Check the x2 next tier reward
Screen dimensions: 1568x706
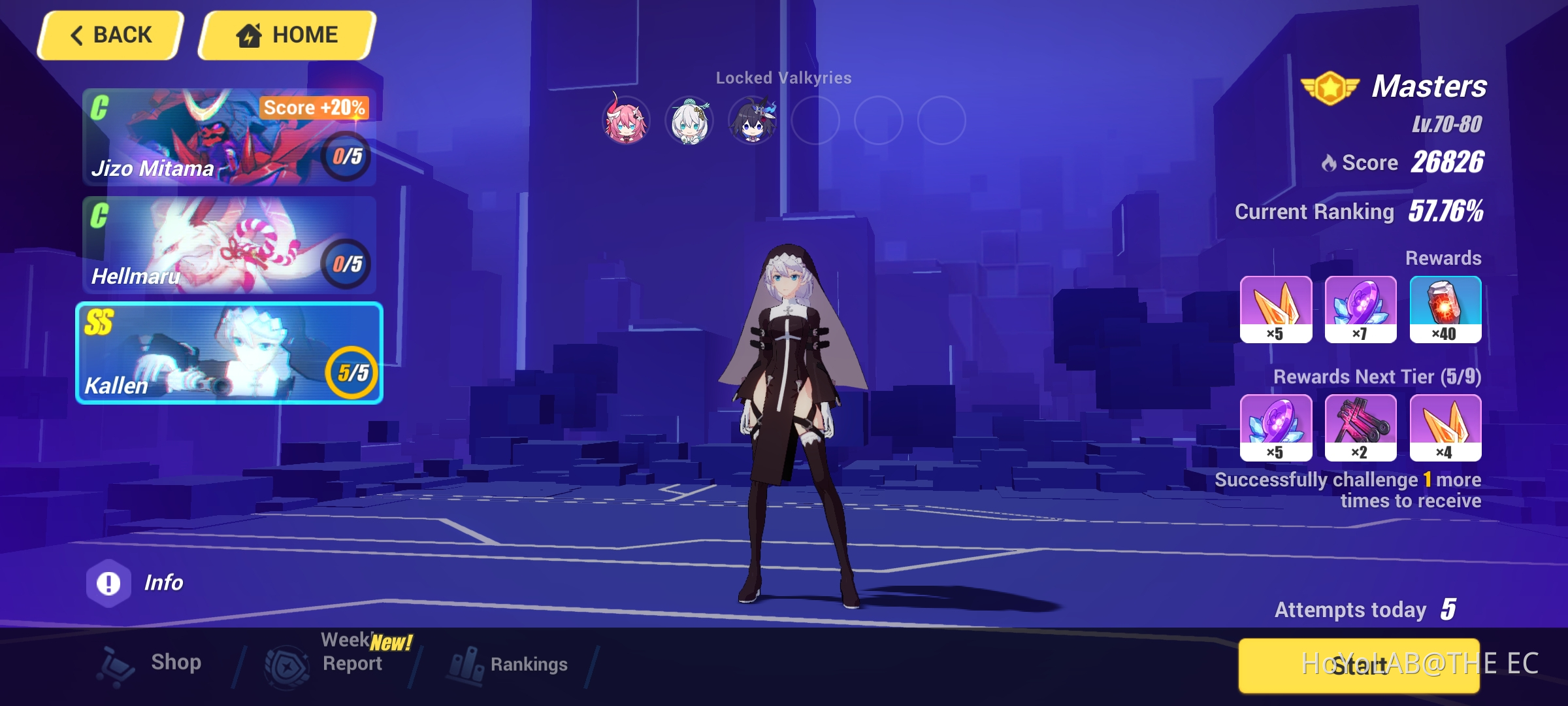click(1361, 428)
